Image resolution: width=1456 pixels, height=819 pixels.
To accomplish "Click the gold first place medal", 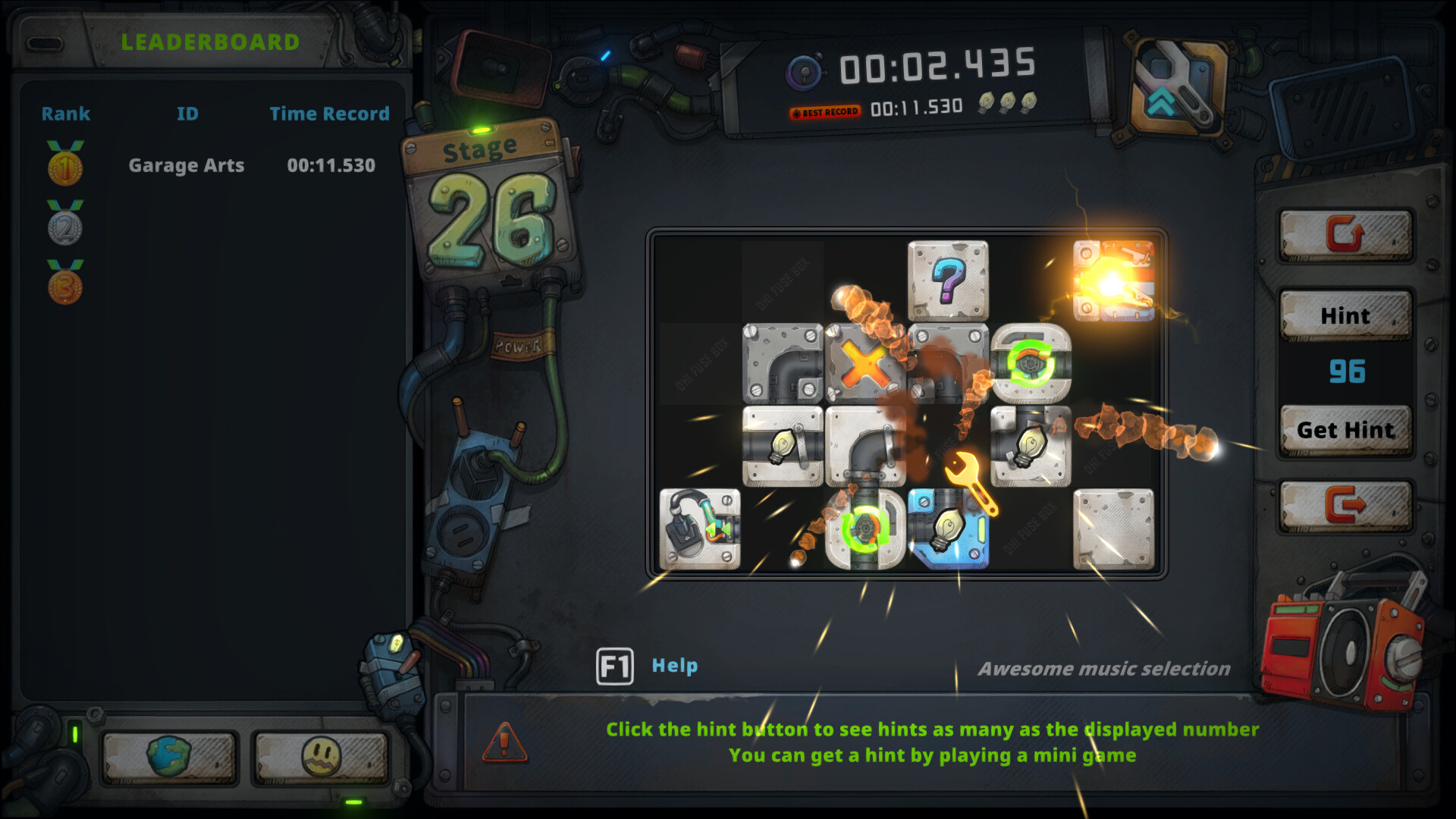I will (64, 168).
